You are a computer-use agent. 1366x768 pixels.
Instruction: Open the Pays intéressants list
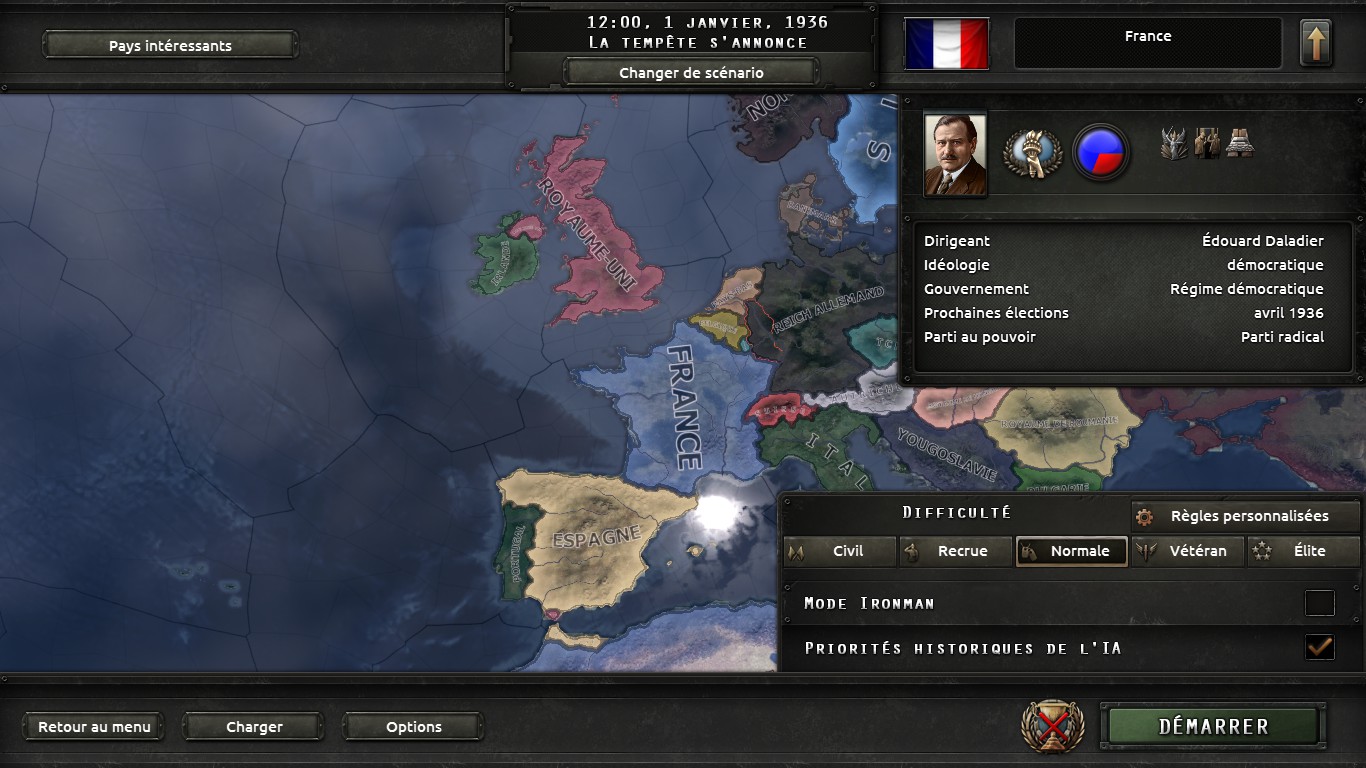[170, 45]
